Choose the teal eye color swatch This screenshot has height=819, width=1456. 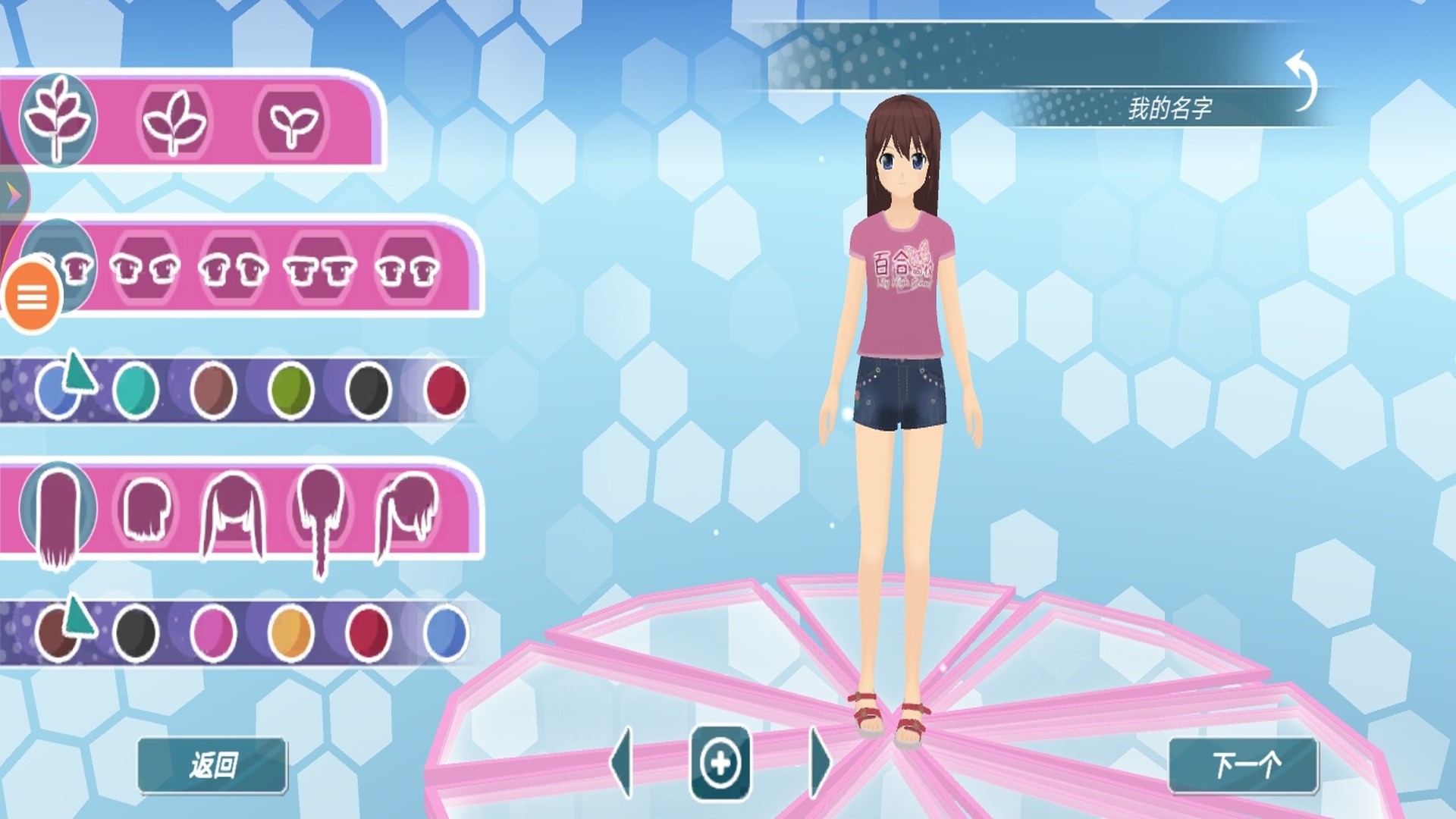pos(136,391)
